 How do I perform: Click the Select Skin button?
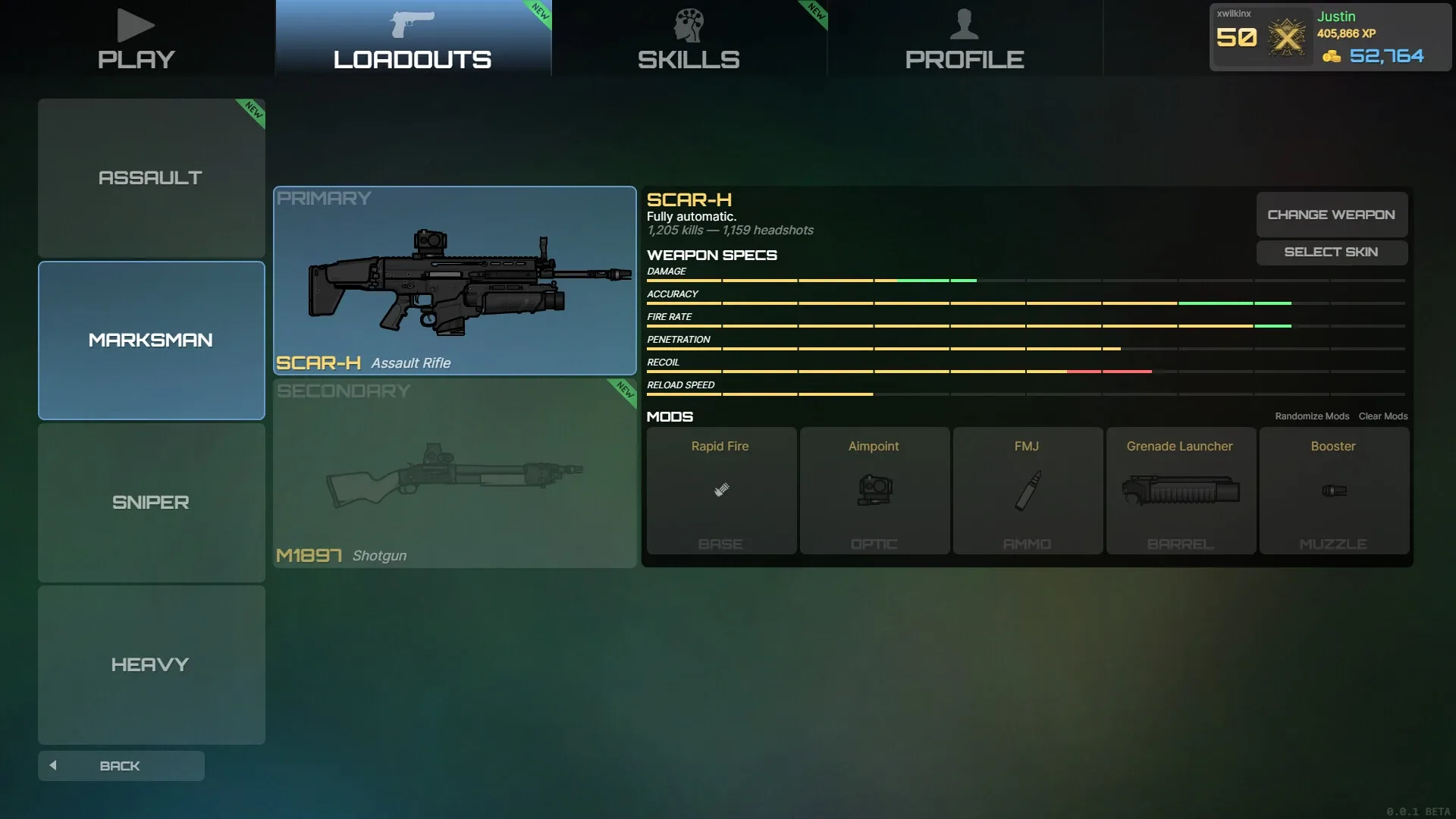(x=1331, y=252)
